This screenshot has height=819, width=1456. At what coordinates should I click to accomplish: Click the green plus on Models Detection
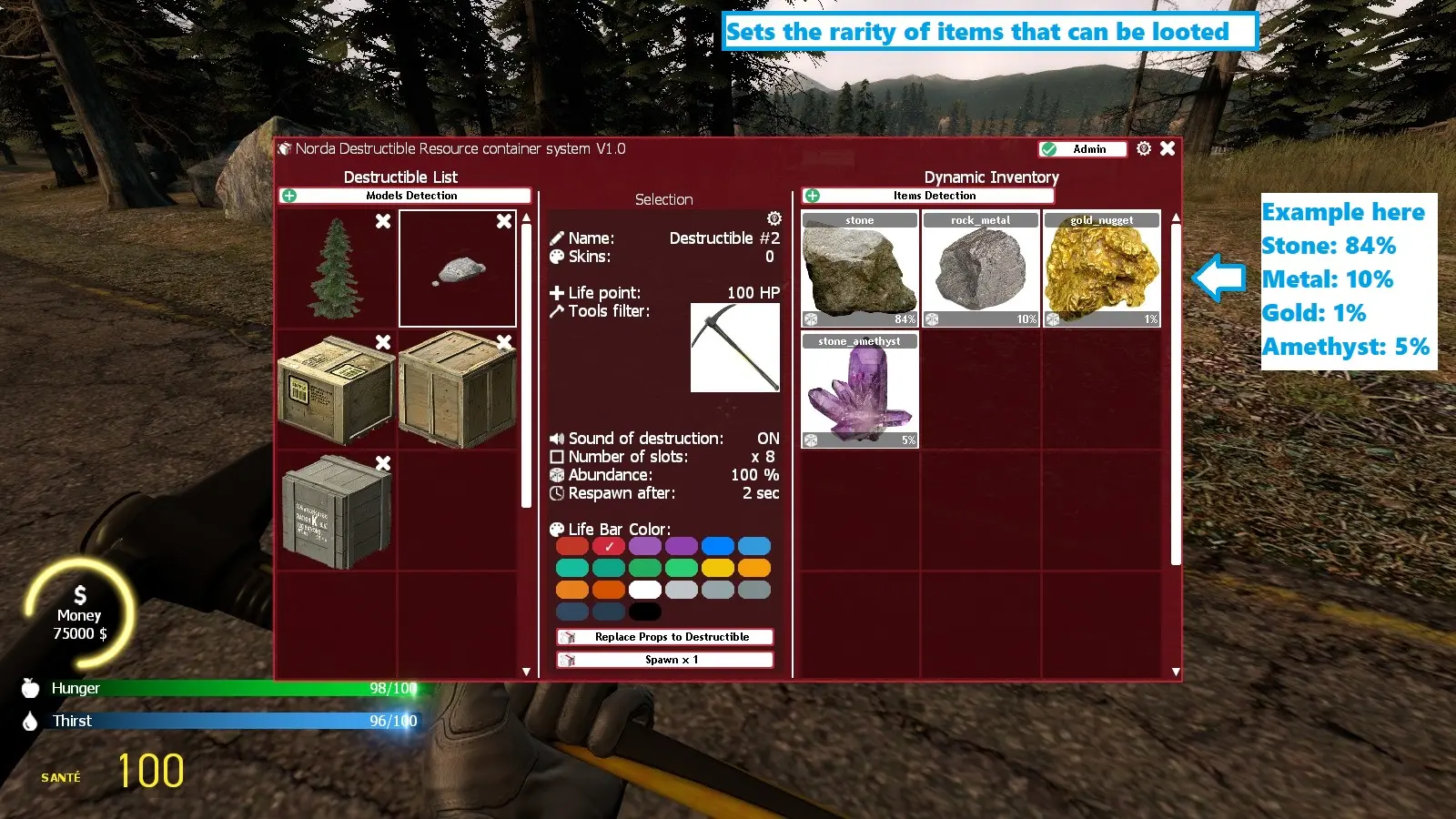[x=289, y=195]
